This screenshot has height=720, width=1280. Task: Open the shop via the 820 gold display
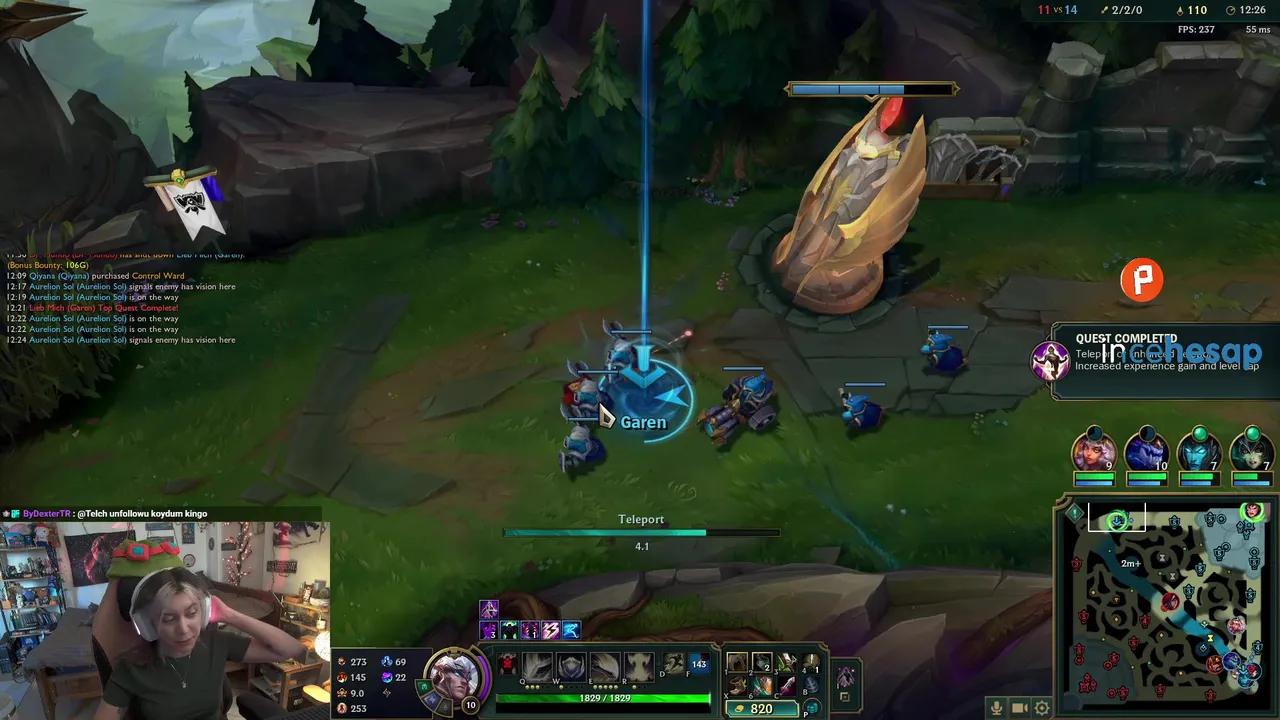pyautogui.click(x=762, y=707)
